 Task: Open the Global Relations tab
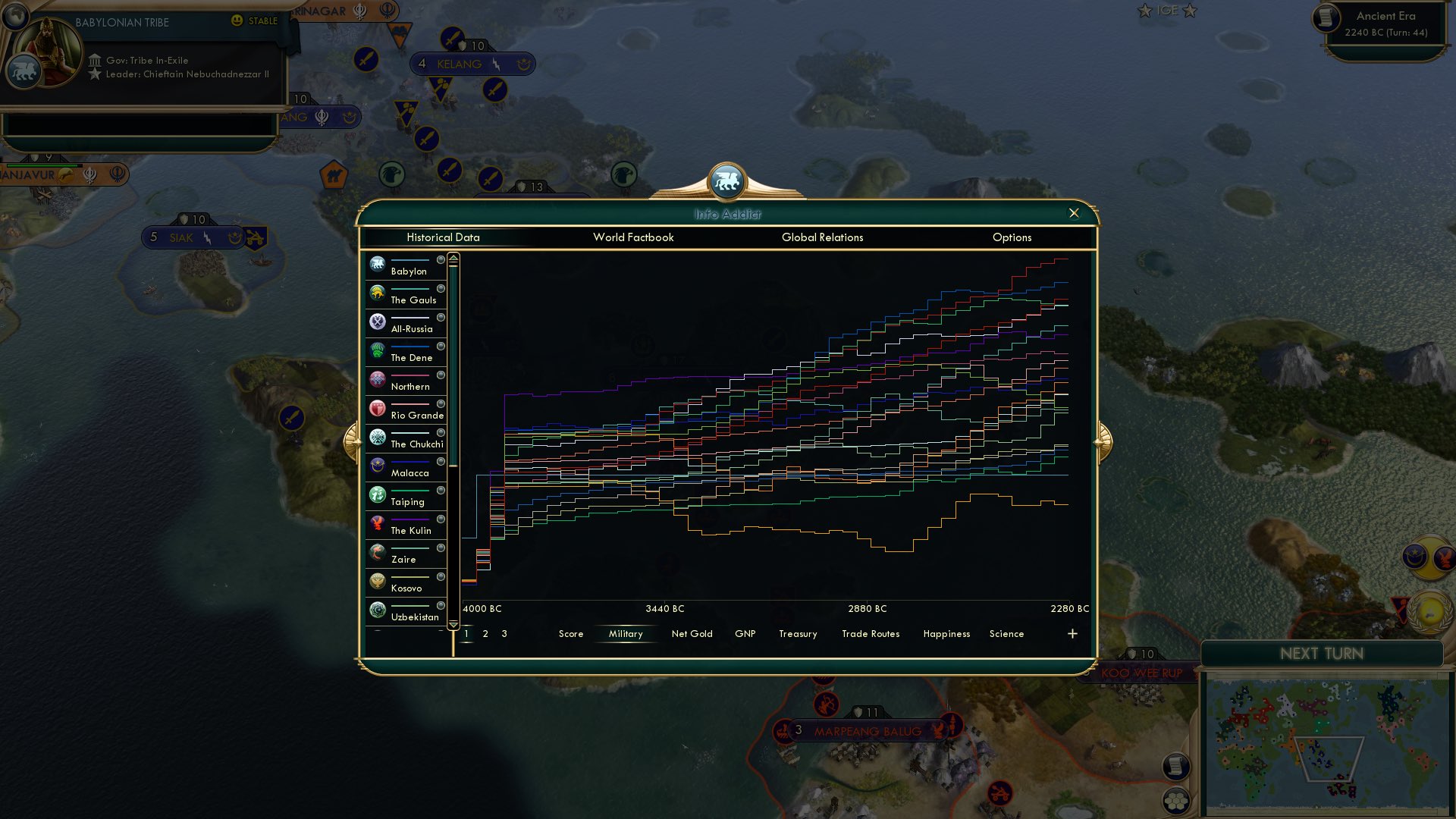823,237
